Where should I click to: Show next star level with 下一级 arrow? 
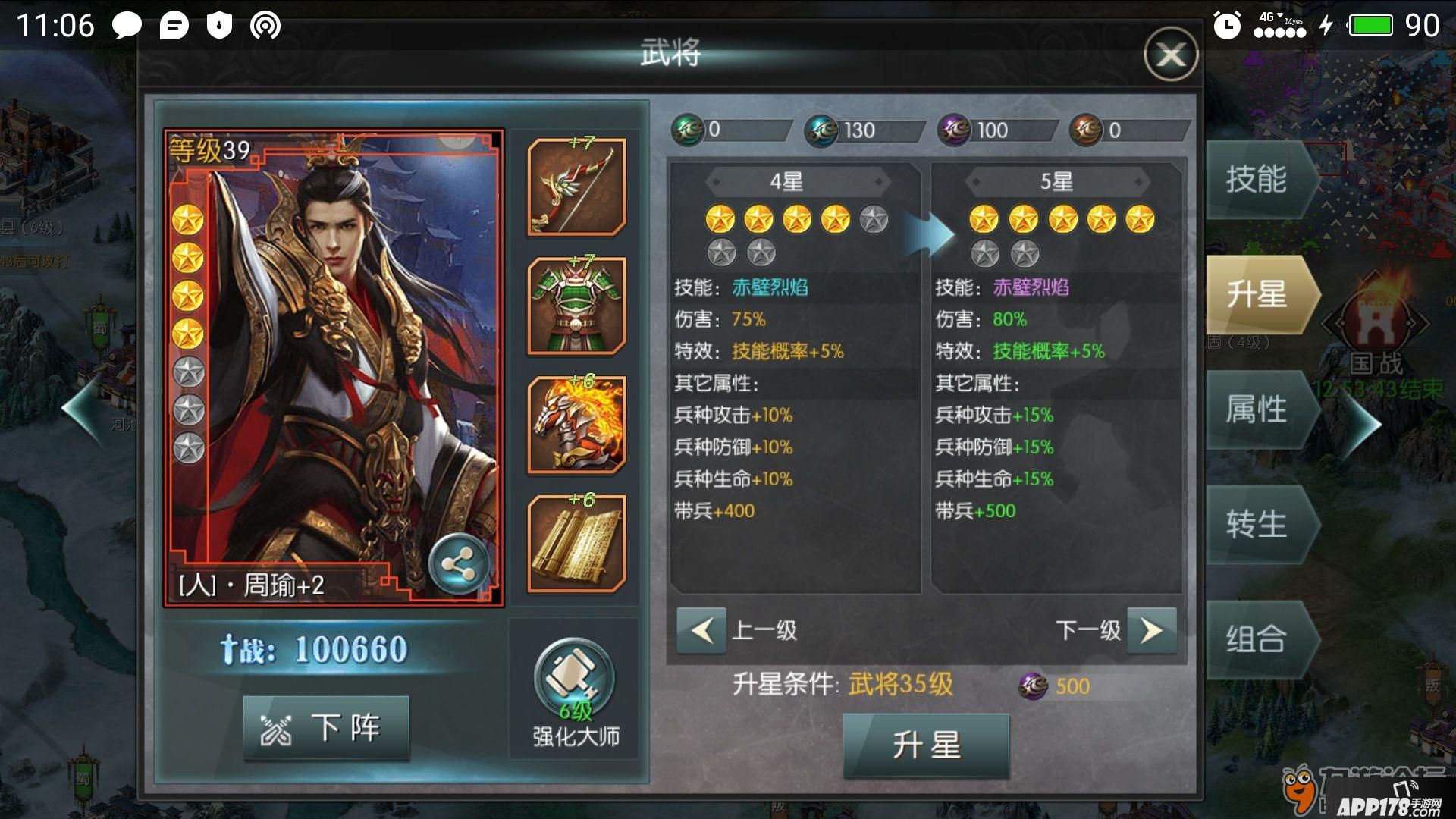1151,630
